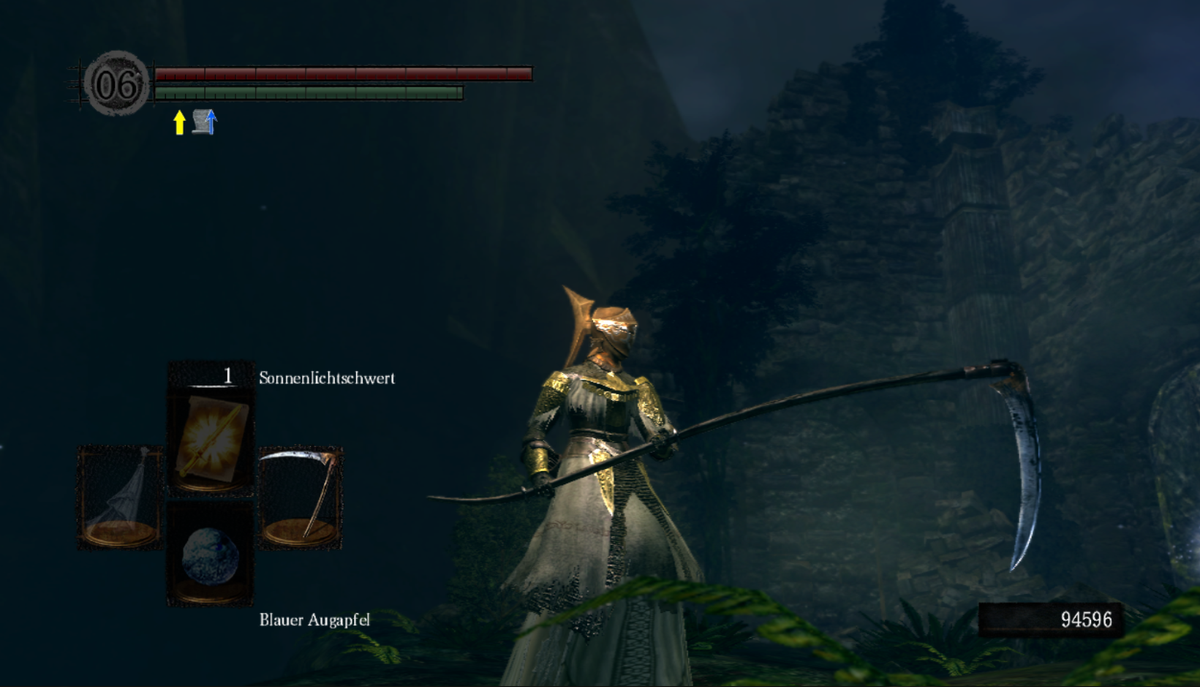1200x687 pixels.
Task: Choose the scythe weapon slot
Action: coord(300,497)
